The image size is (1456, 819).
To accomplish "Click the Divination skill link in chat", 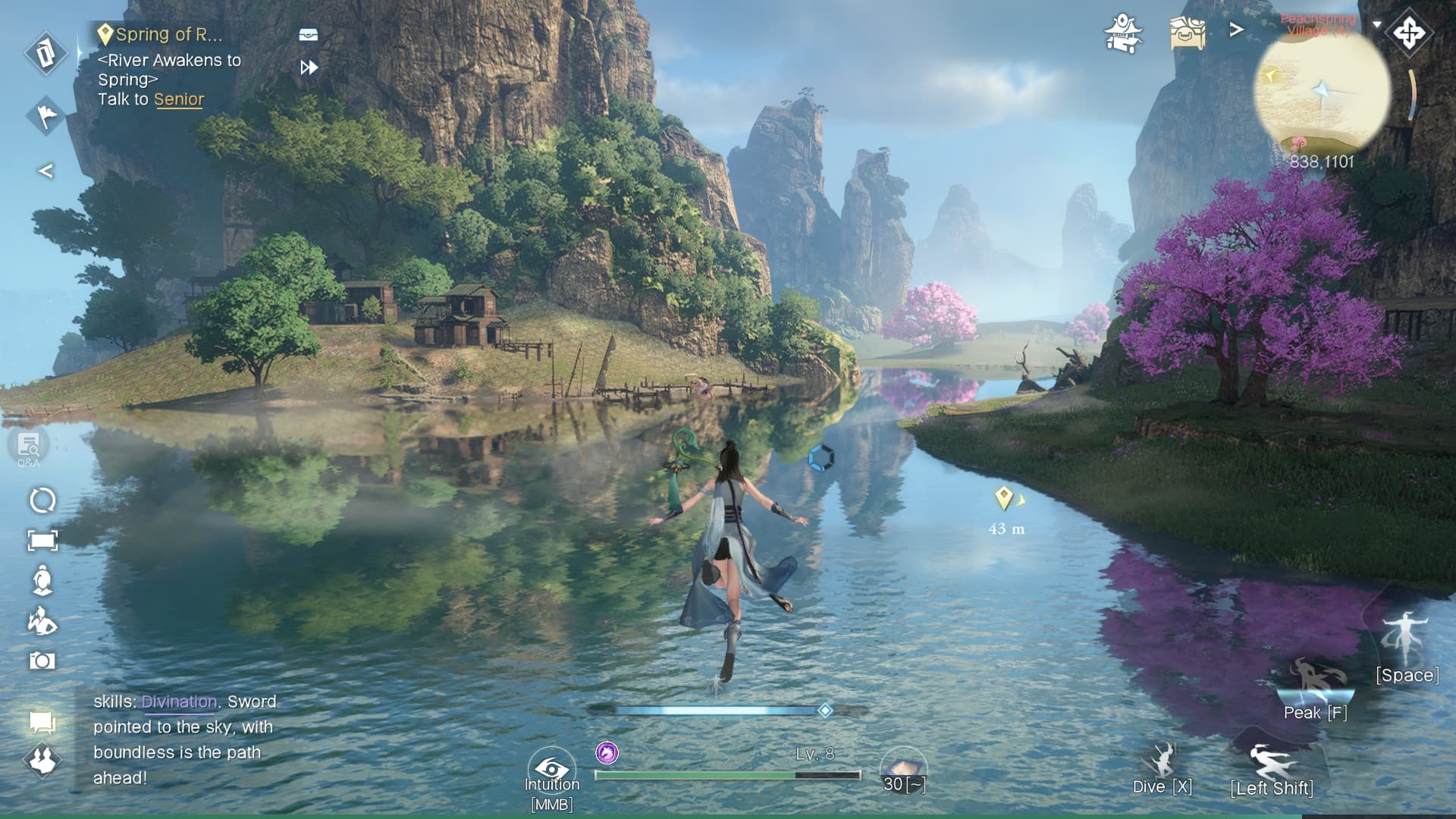I will tap(179, 701).
